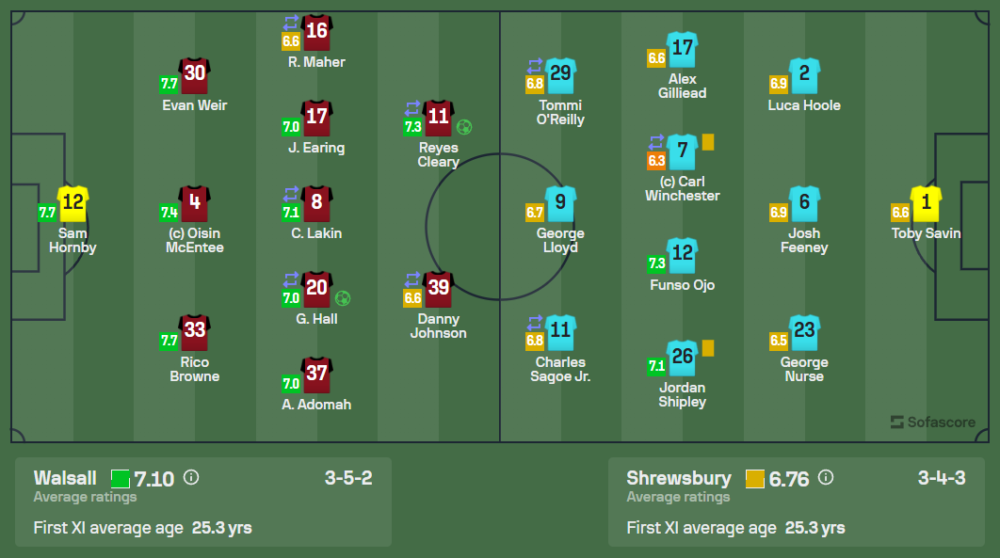The height and width of the screenshot is (558, 1000).
Task: Click on C. Lakin, number 8
Action: point(316,205)
